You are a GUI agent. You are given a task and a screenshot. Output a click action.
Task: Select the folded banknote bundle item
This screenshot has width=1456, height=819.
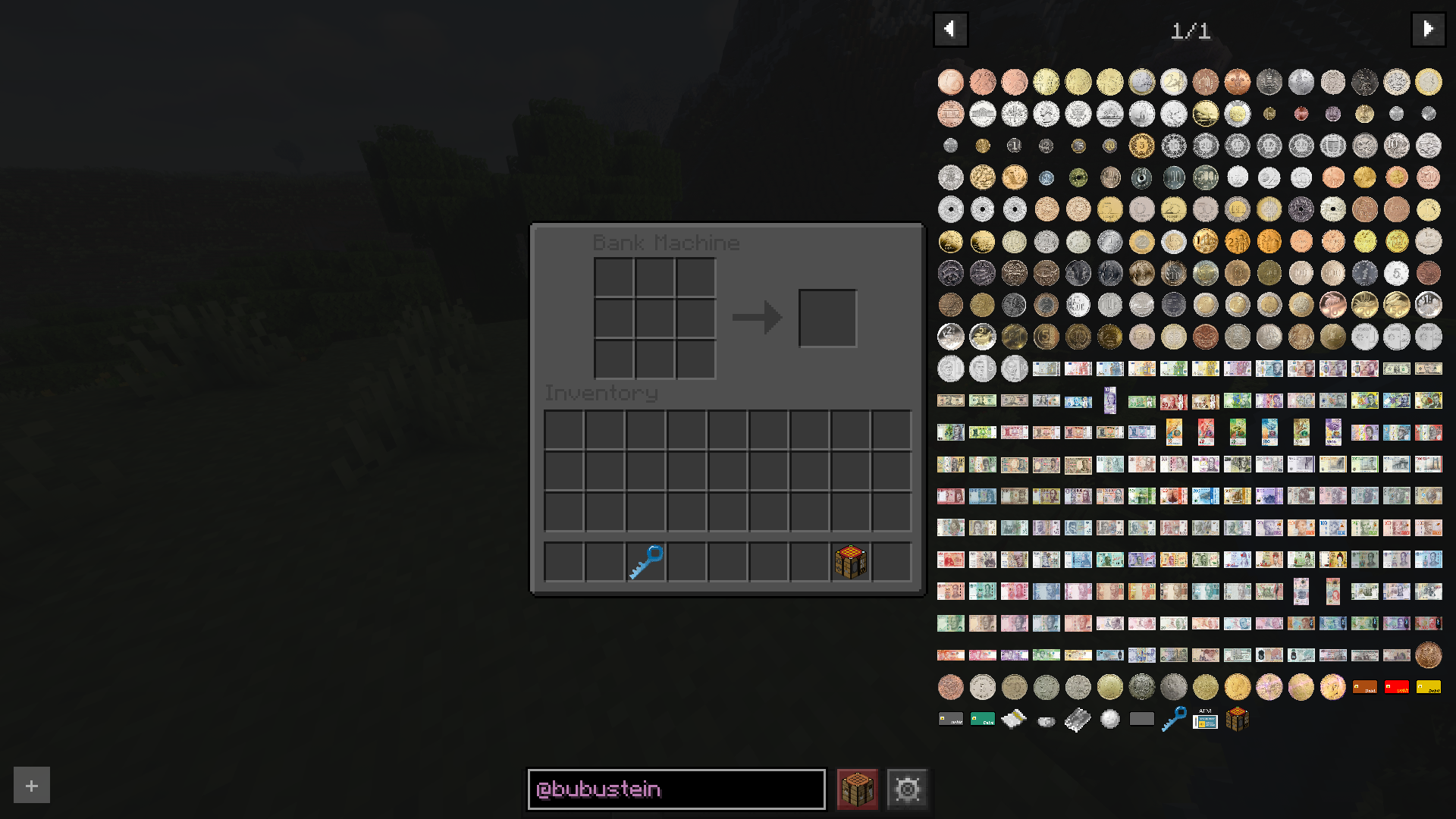1015,718
